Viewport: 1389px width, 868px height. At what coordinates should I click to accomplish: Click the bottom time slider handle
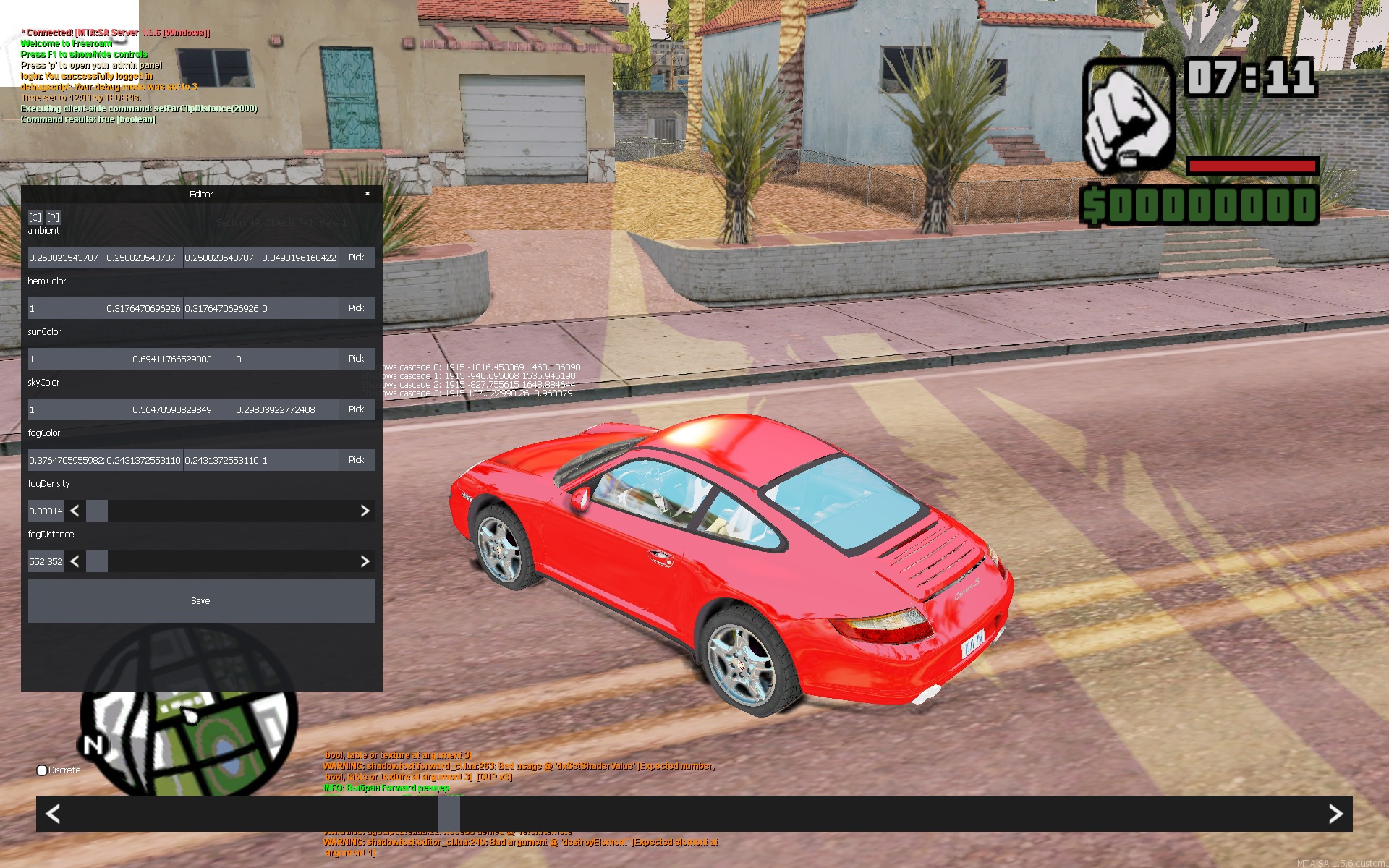[449, 814]
